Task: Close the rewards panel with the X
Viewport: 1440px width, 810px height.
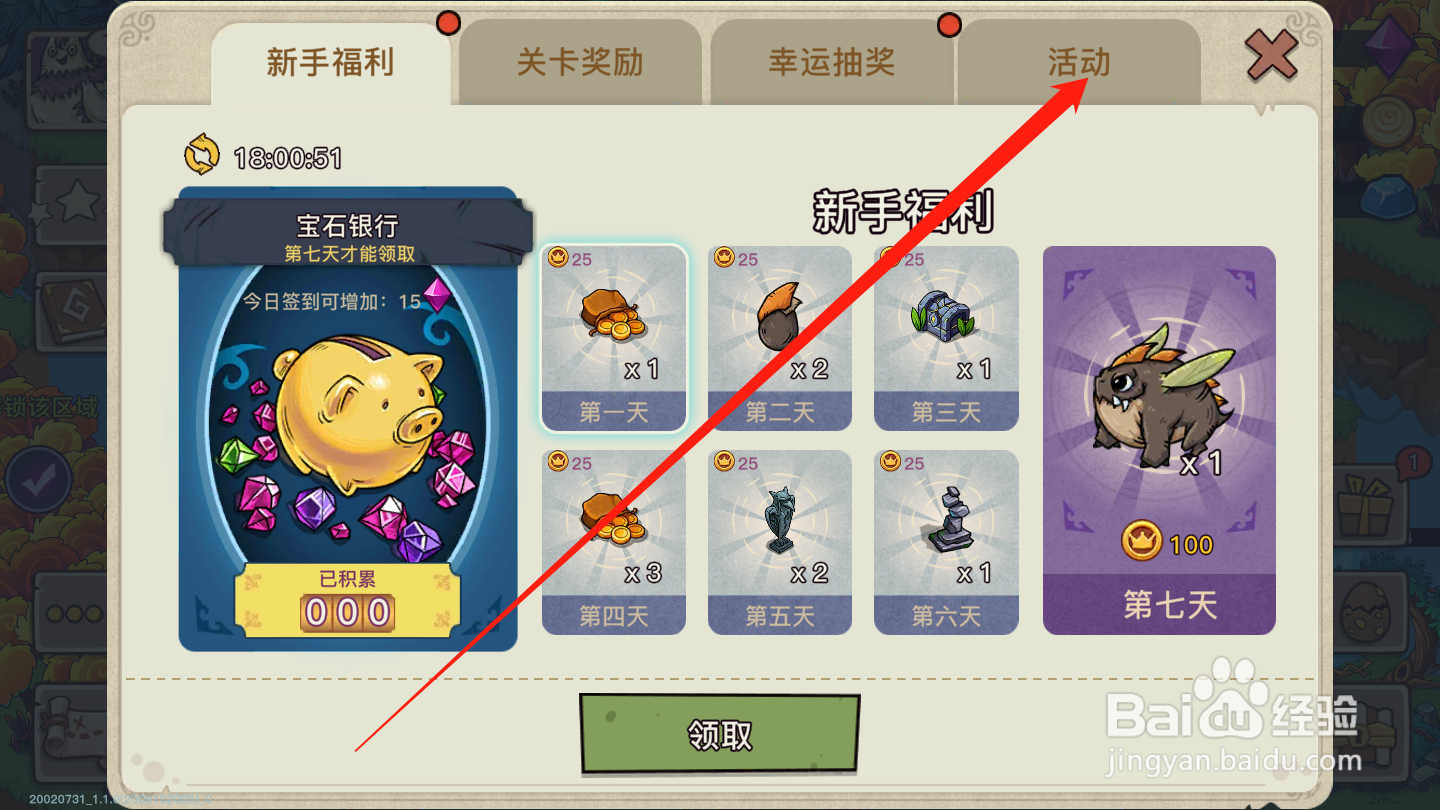Action: click(x=1271, y=55)
